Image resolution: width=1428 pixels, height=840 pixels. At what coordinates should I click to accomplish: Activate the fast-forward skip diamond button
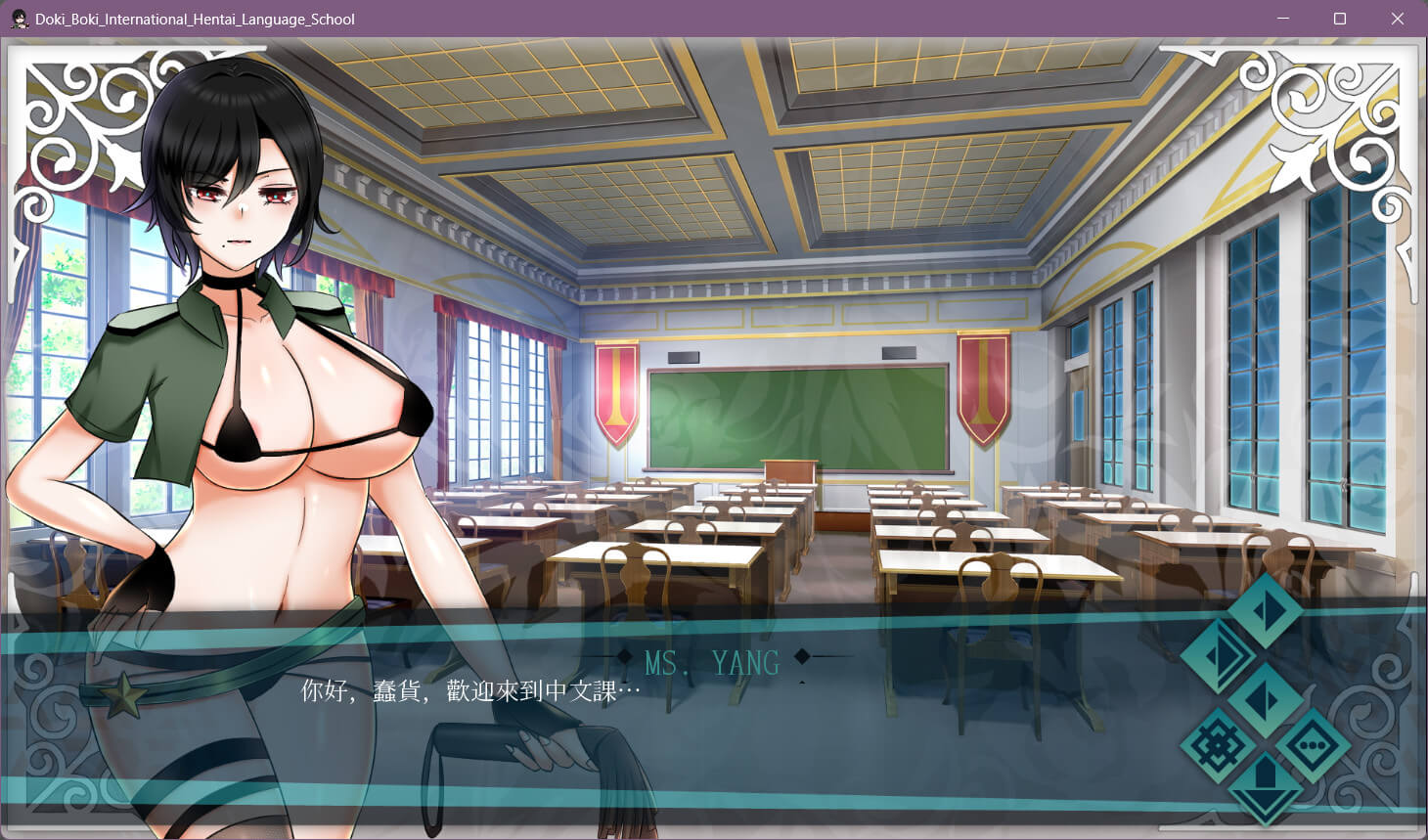click(1219, 655)
